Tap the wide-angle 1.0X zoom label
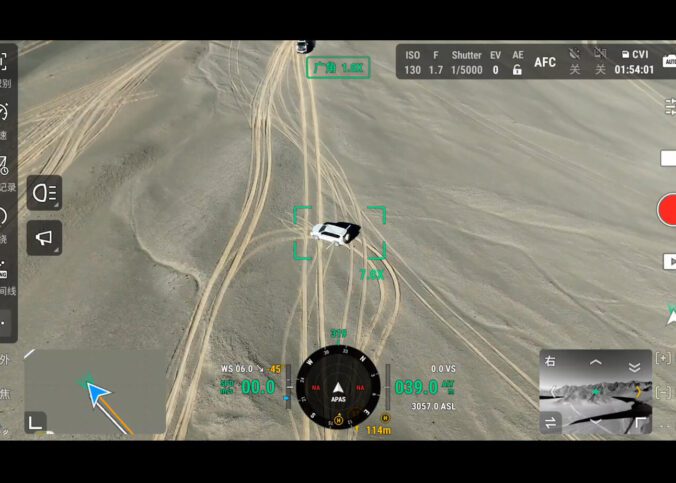676x483 pixels. pos(338,68)
